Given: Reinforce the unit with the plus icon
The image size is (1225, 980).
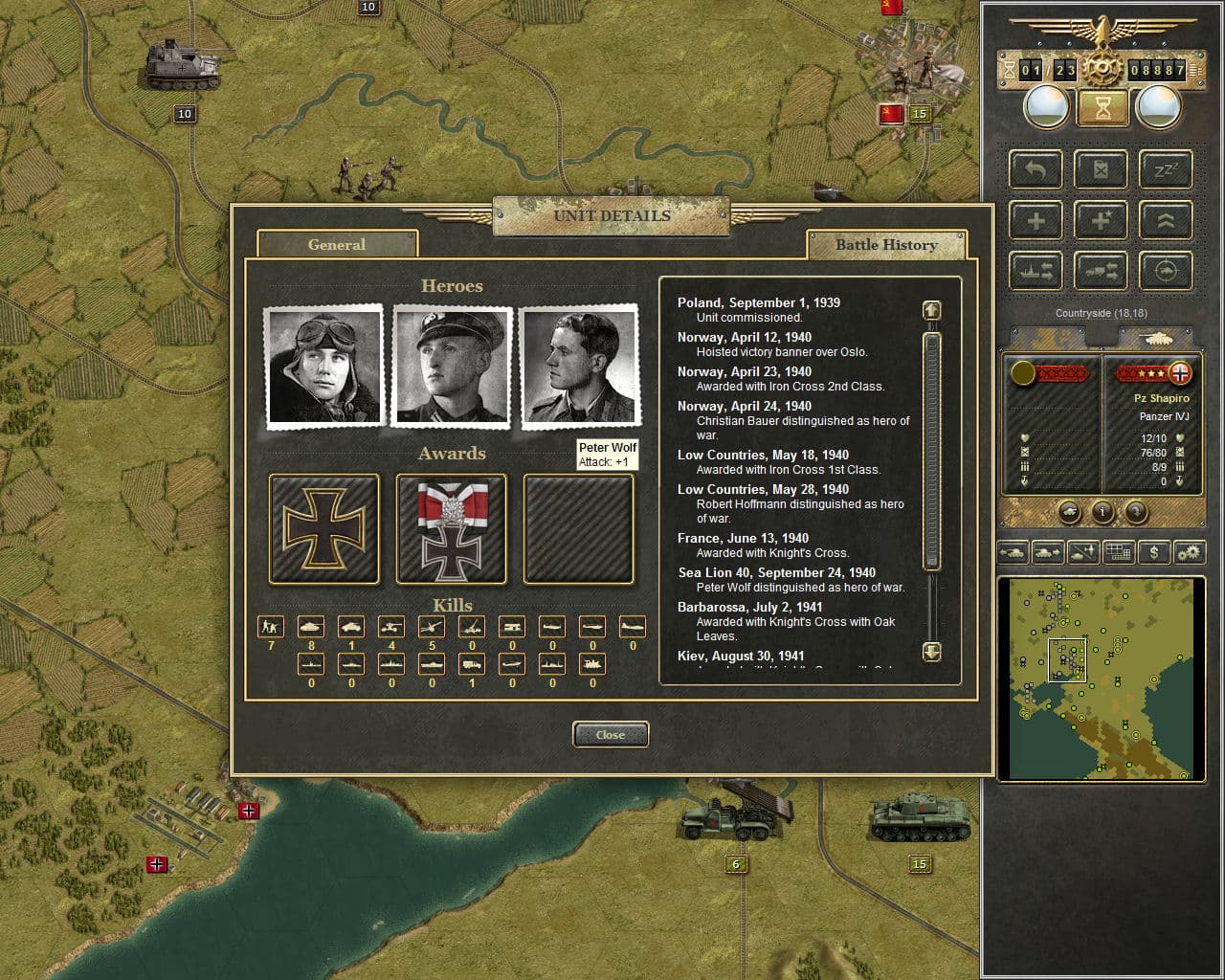Looking at the screenshot, I should point(1035,220).
